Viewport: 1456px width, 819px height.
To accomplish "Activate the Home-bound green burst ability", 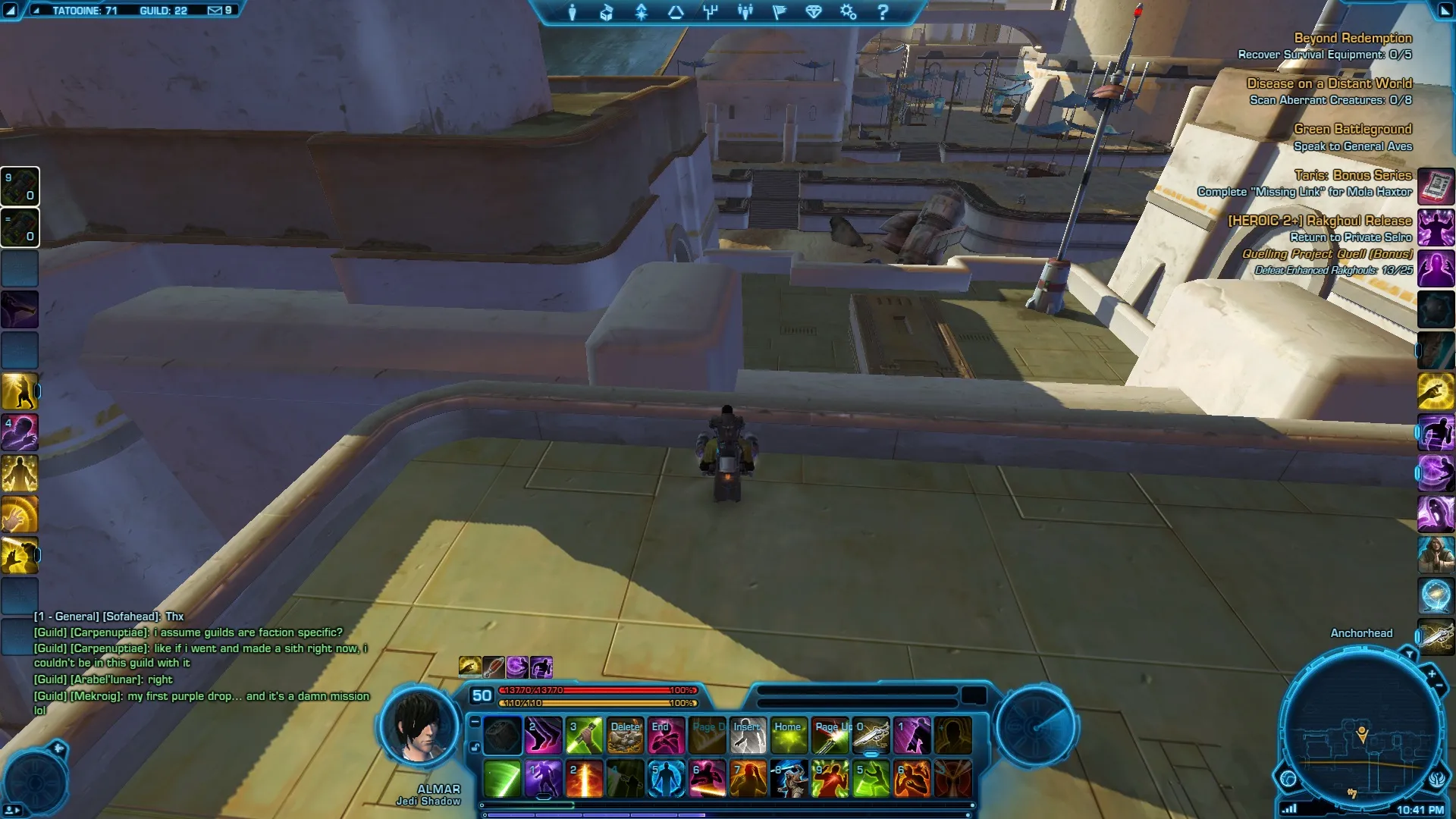I will 789,736.
